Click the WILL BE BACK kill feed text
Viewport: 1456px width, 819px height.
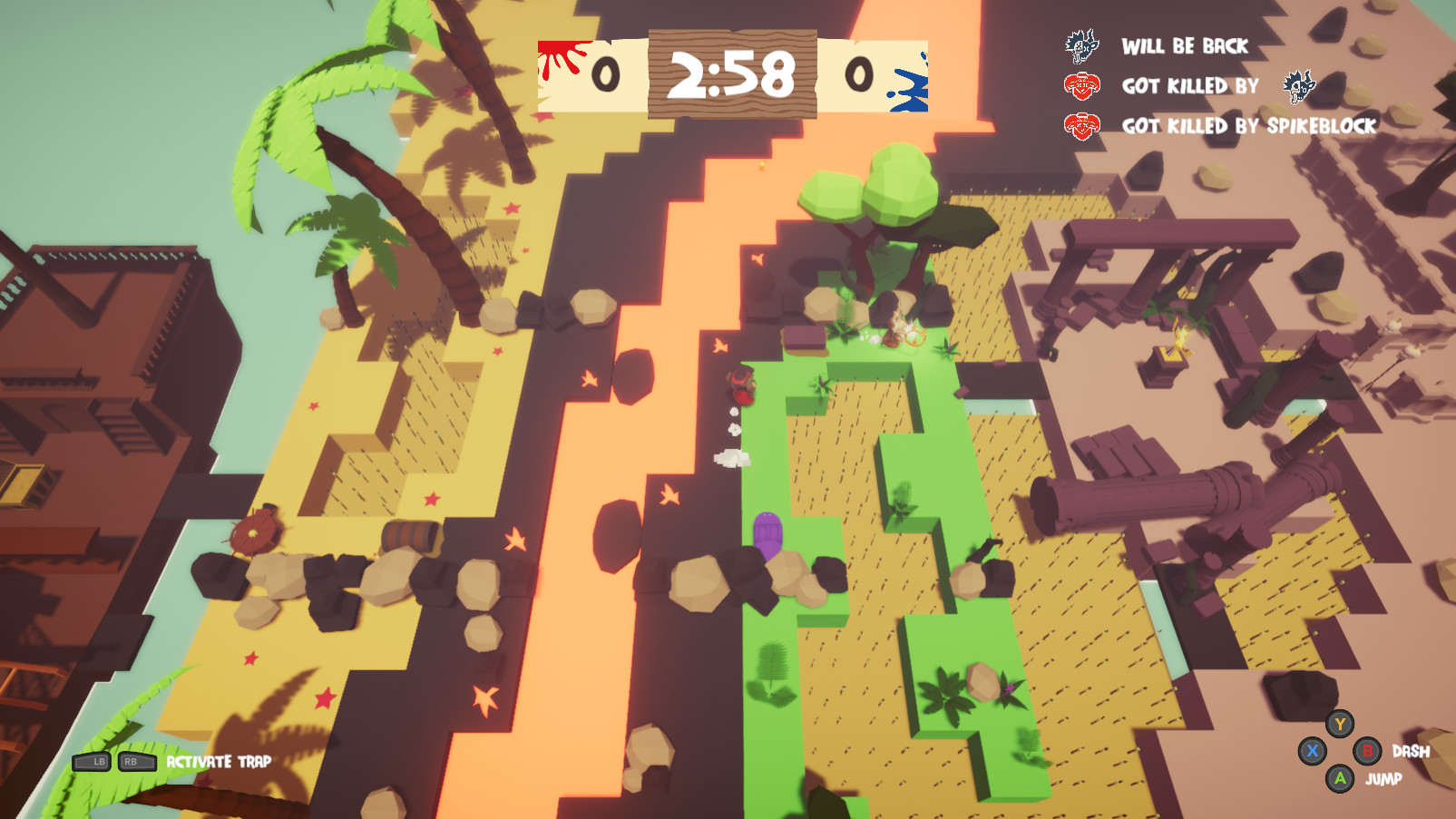click(1188, 46)
